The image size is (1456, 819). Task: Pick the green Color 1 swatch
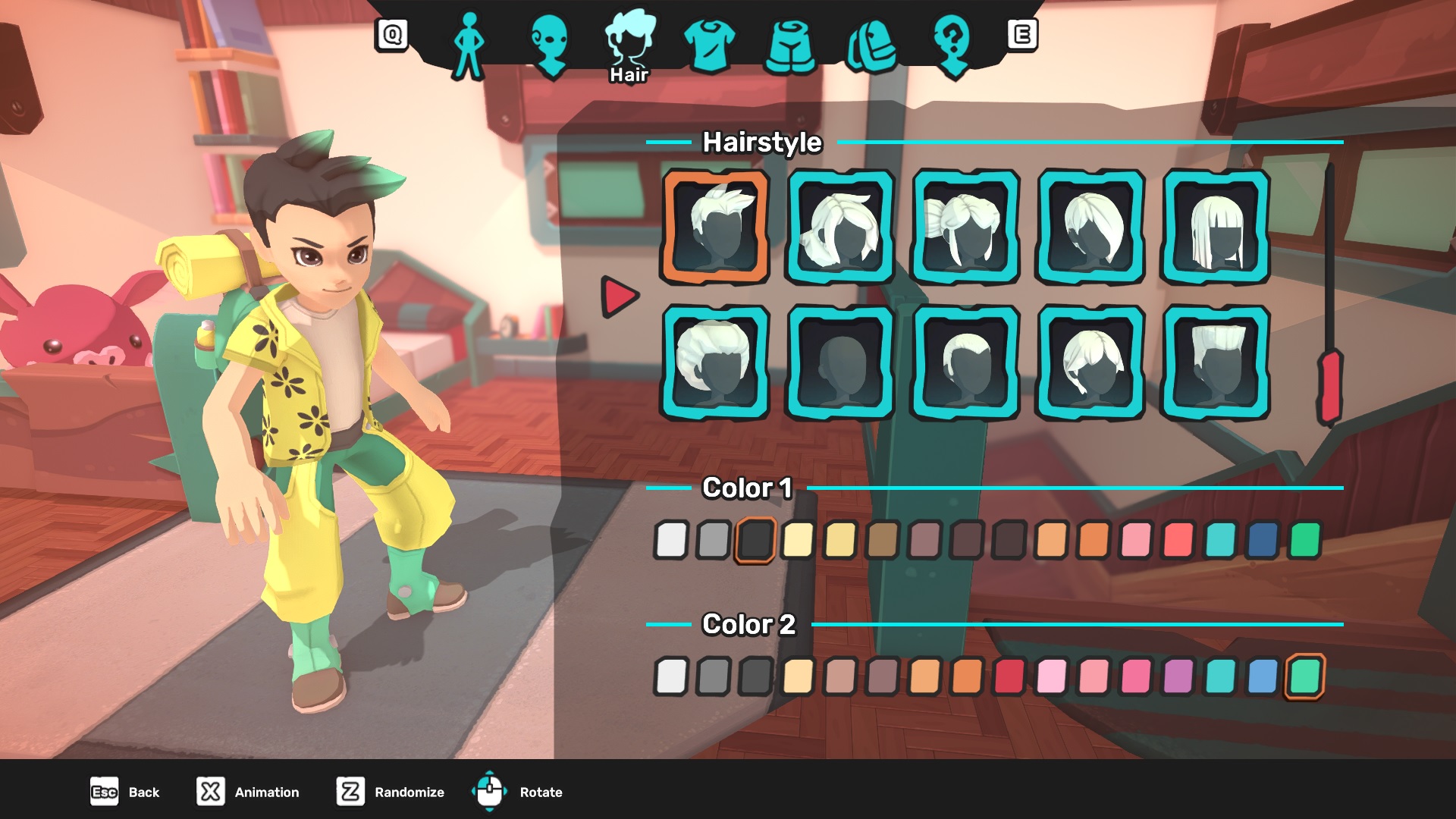click(1305, 540)
